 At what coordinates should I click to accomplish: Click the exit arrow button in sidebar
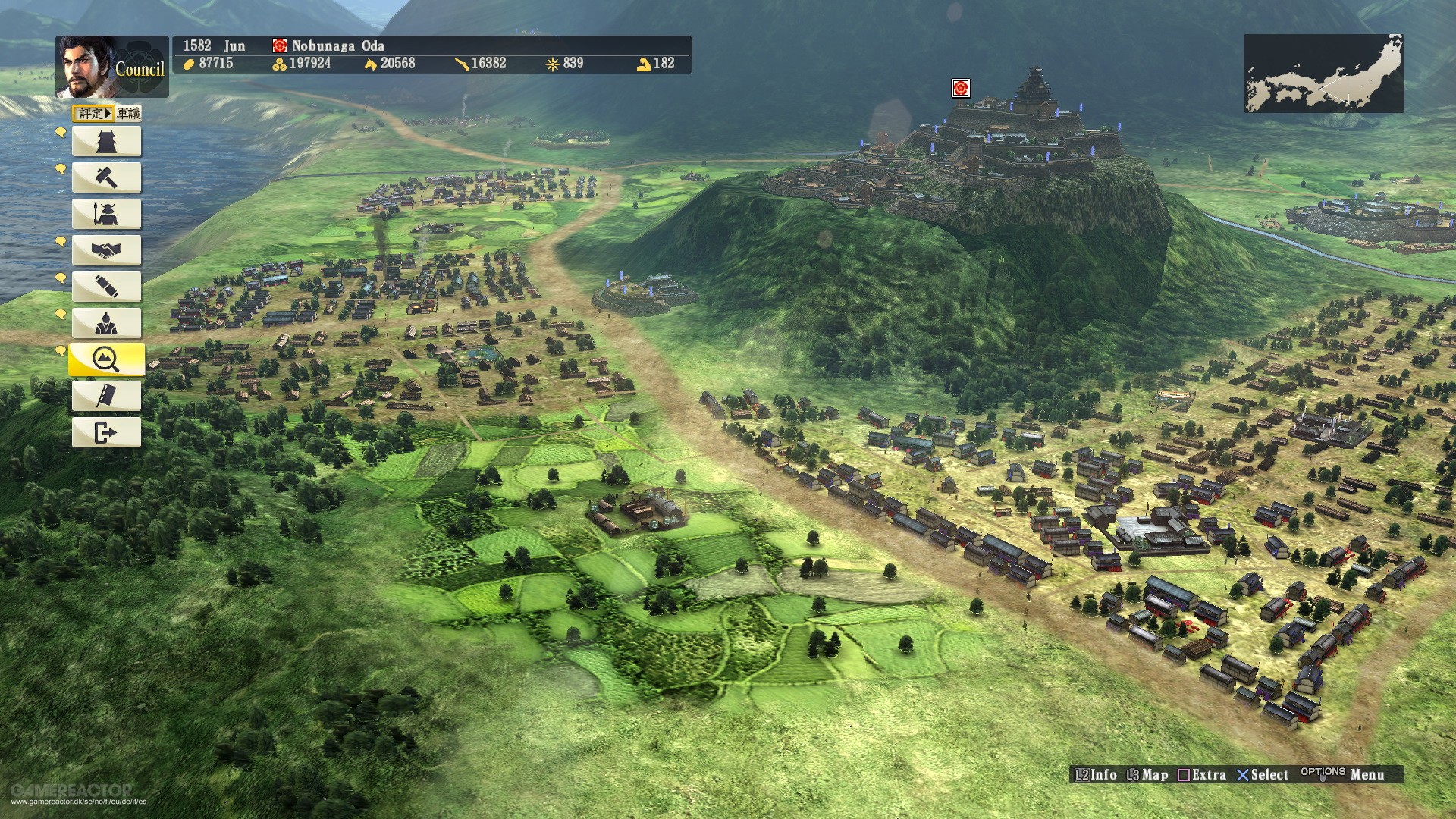coord(106,431)
